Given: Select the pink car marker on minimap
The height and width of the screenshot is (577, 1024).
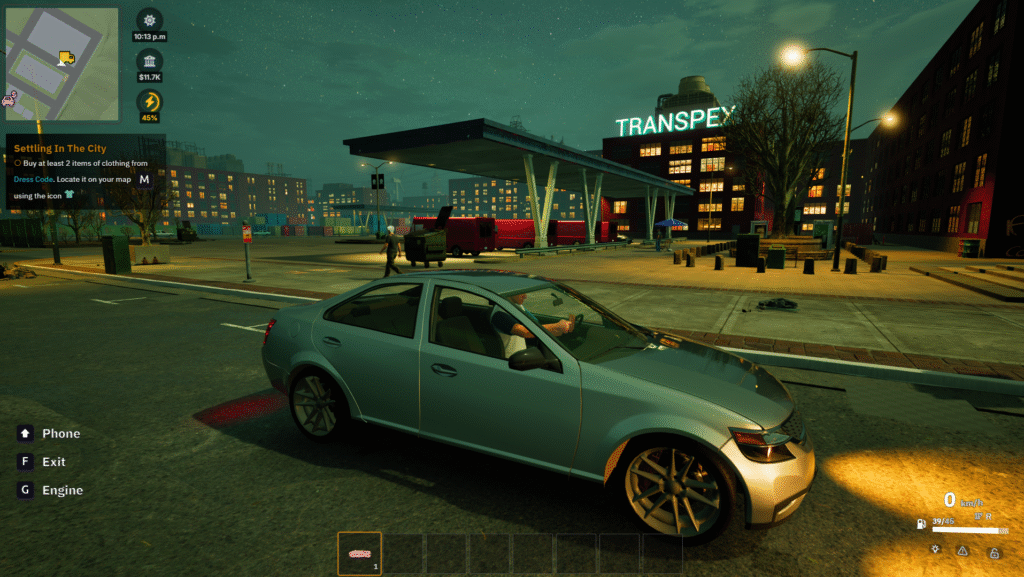Looking at the screenshot, I should [x=10, y=99].
